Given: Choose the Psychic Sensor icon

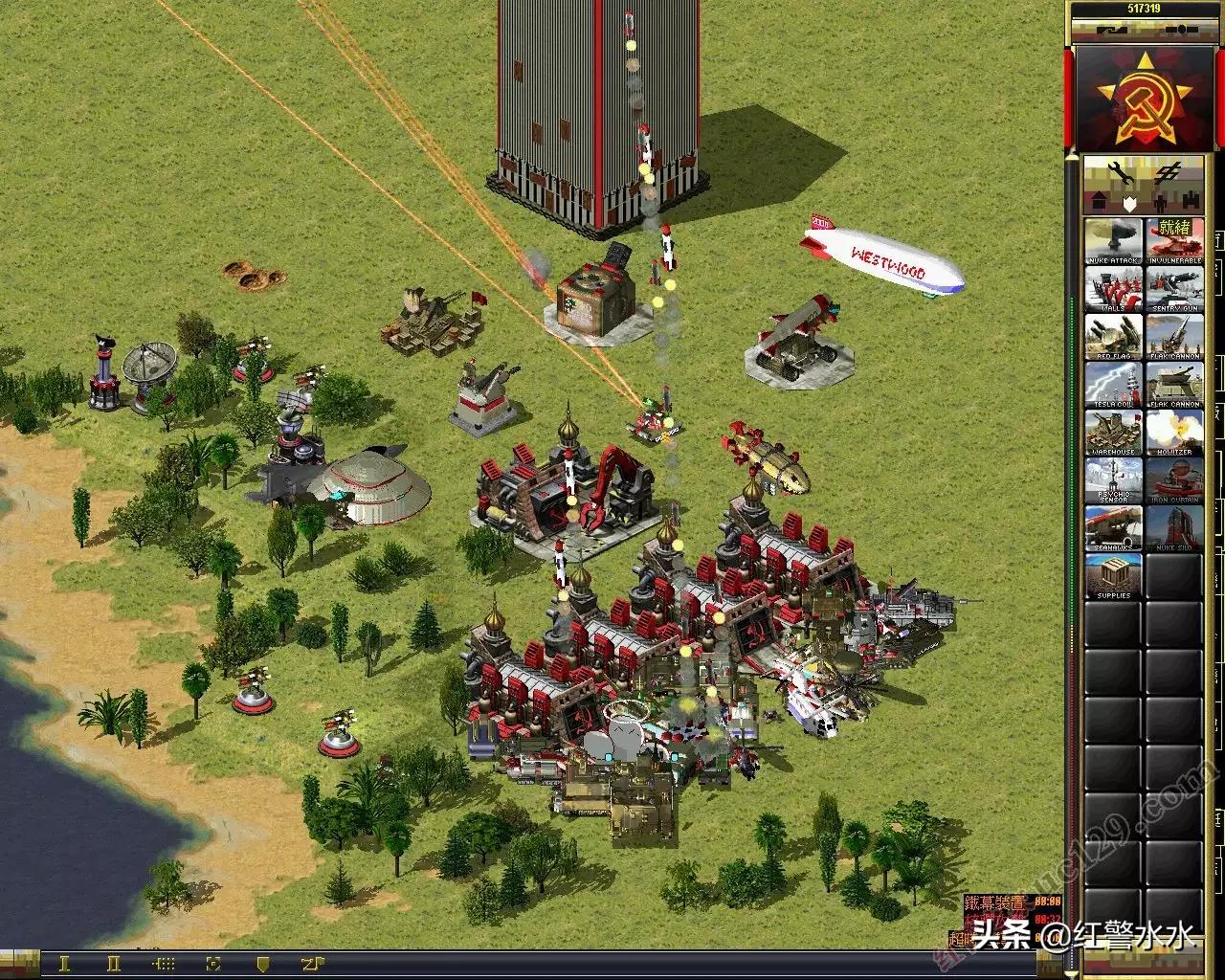Looking at the screenshot, I should coord(1113,480).
